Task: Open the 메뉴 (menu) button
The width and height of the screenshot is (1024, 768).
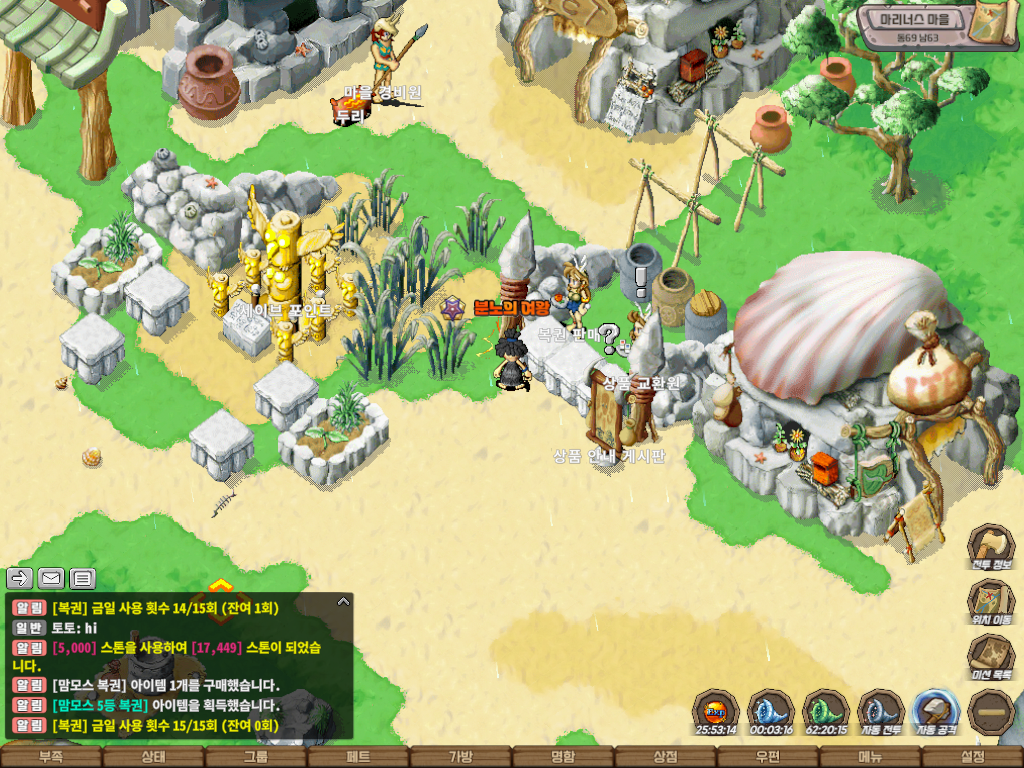Action: 870,757
